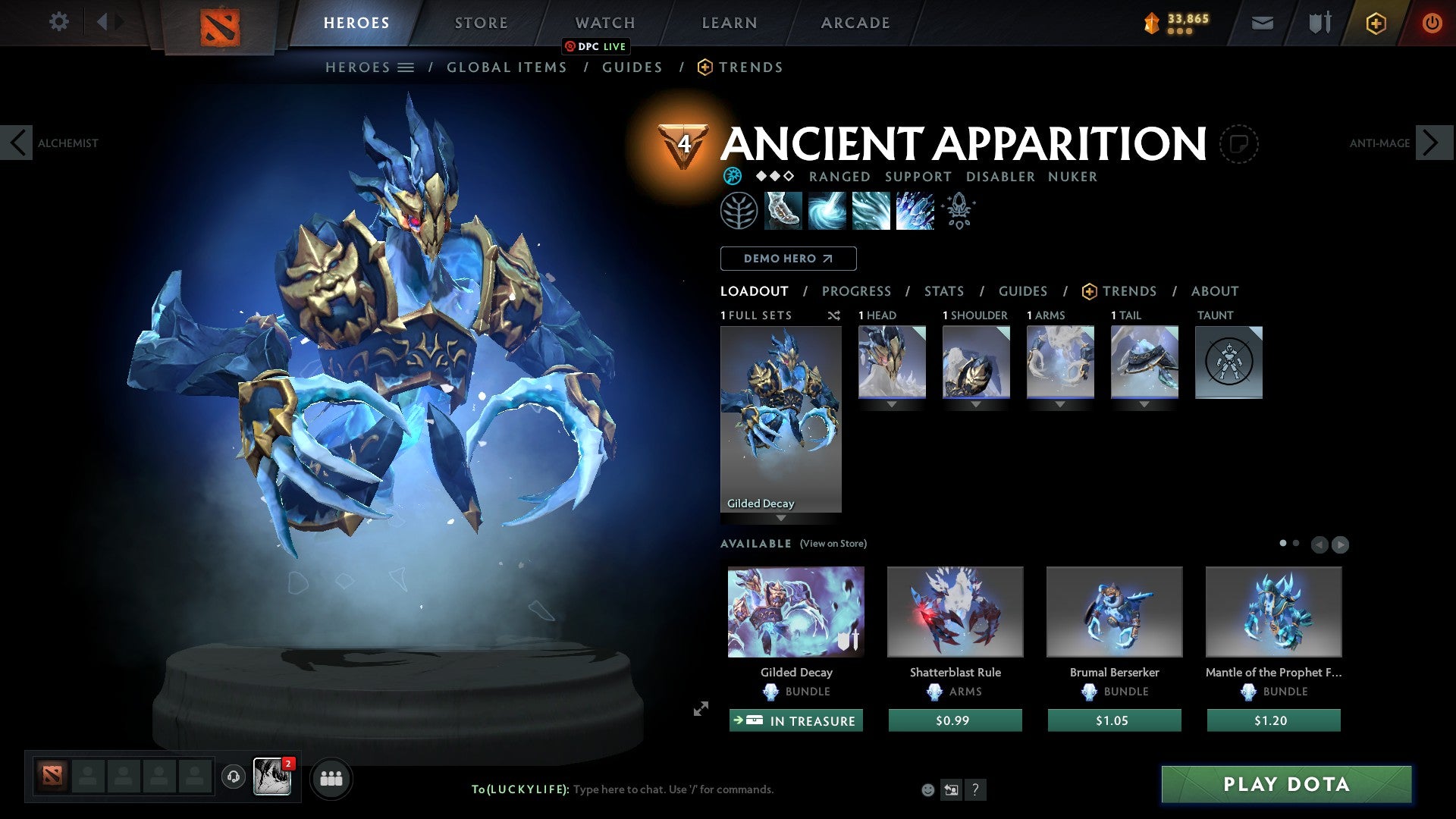Click the Demo Hero button
Screen dimensions: 1456x819
788,258
